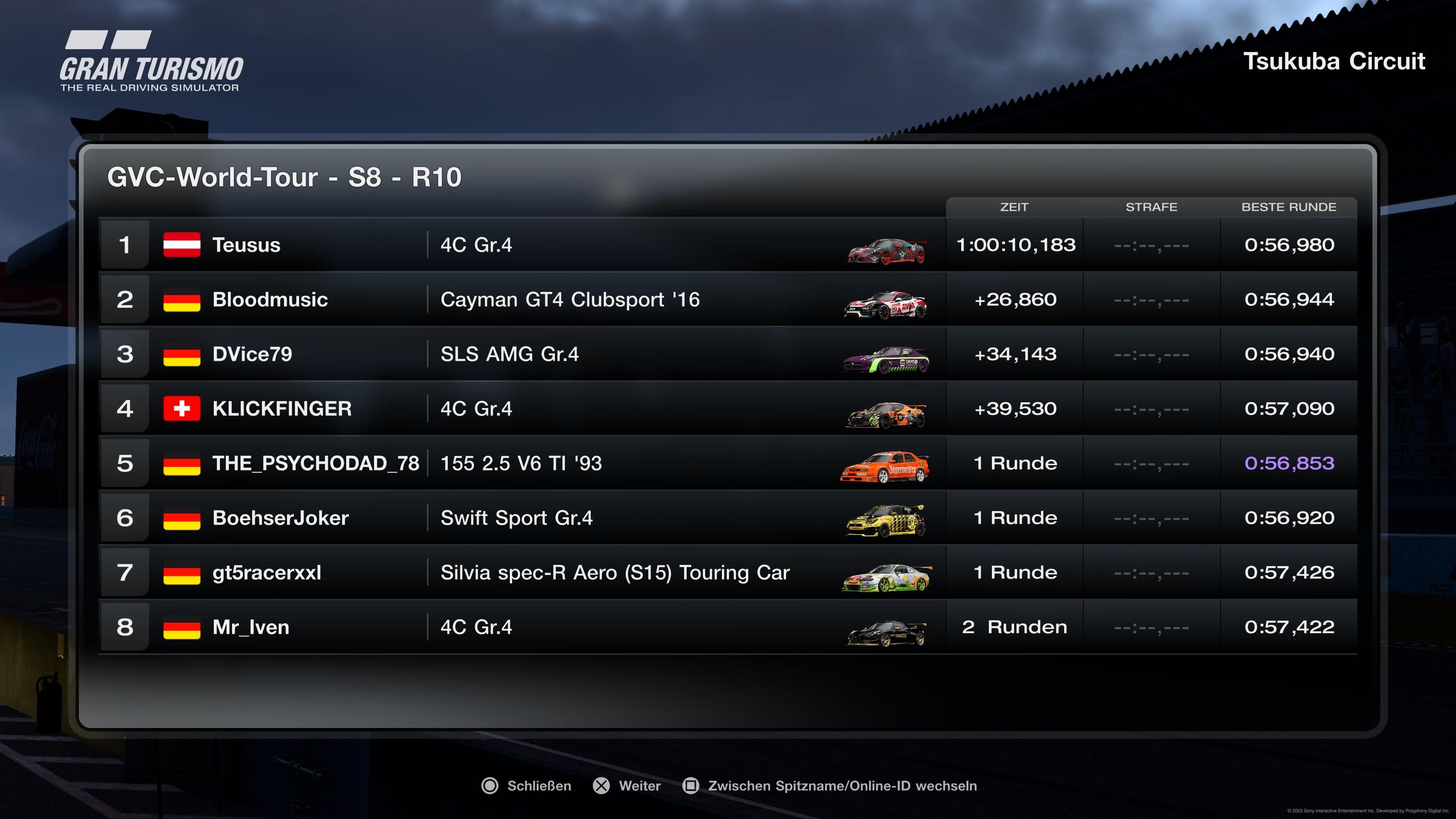Click the purple SLS AMG car thumbnail

click(x=885, y=359)
